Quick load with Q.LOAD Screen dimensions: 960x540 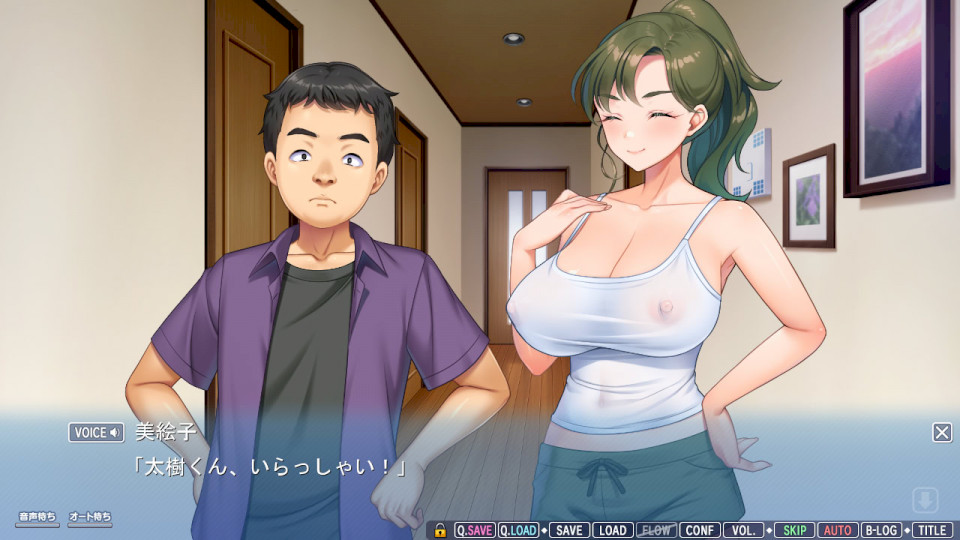coord(518,530)
